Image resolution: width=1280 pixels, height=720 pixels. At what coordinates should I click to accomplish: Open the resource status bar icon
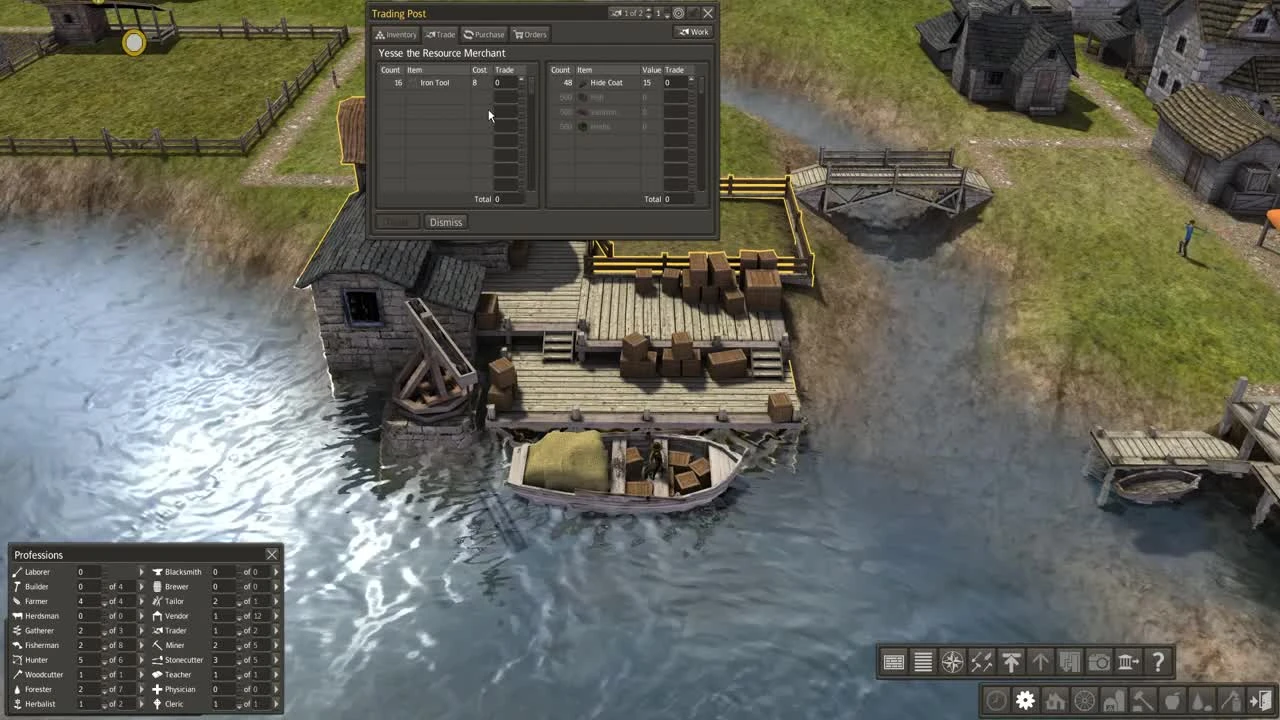point(893,661)
